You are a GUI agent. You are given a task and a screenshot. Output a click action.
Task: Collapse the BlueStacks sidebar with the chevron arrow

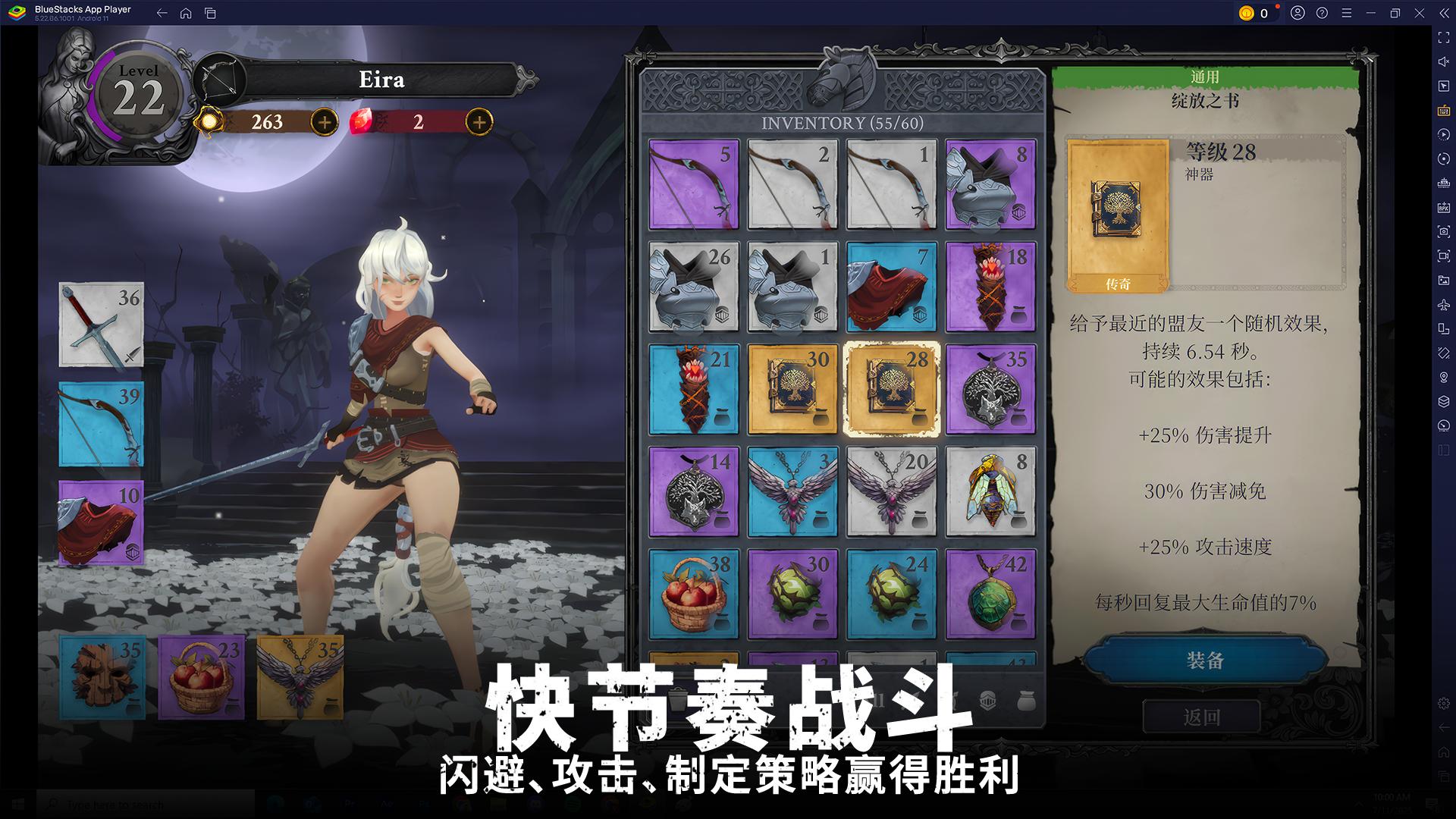point(1443,13)
